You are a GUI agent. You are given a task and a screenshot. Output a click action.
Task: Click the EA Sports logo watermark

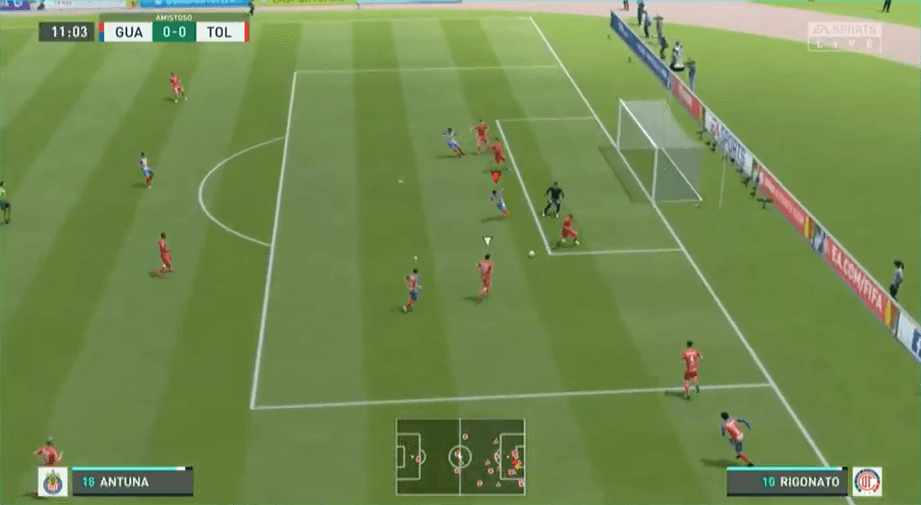click(844, 36)
